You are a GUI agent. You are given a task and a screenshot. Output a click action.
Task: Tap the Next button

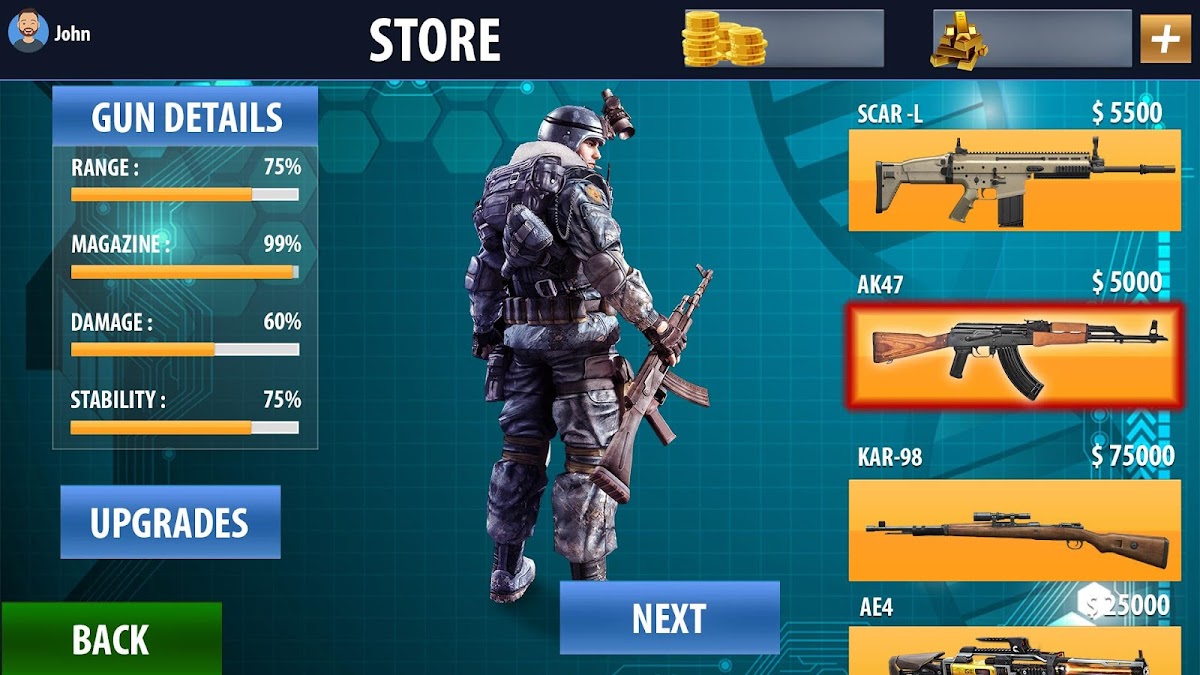pos(669,618)
